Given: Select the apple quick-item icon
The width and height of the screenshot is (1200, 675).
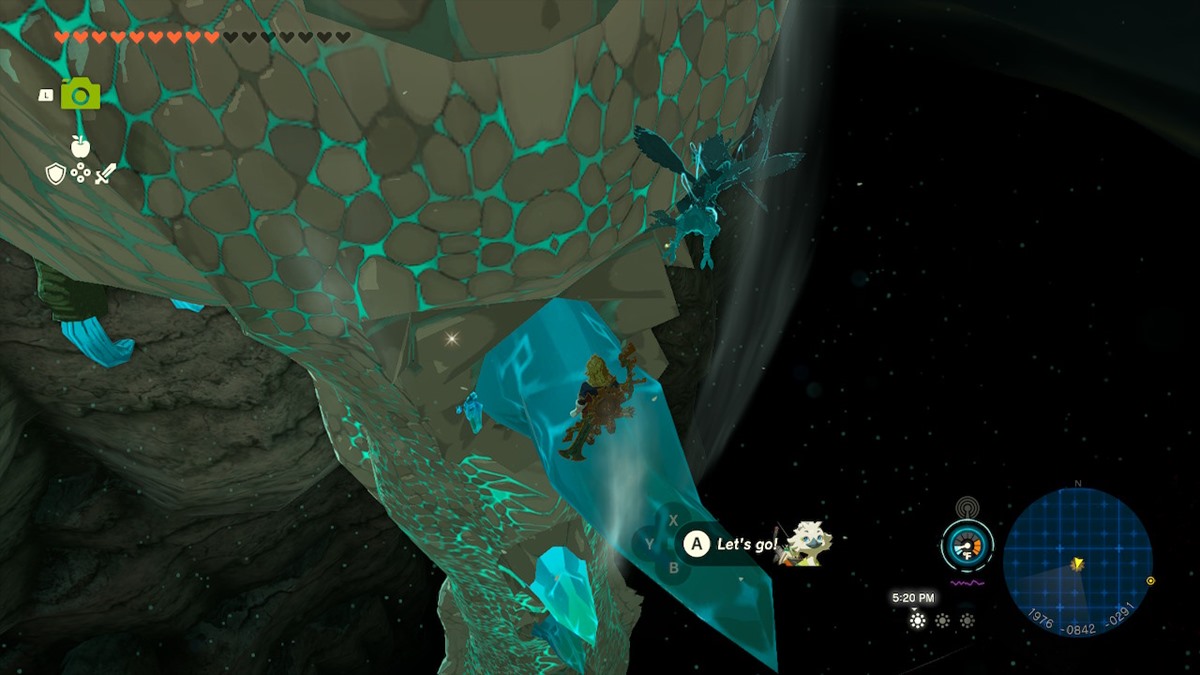Looking at the screenshot, I should (80, 146).
